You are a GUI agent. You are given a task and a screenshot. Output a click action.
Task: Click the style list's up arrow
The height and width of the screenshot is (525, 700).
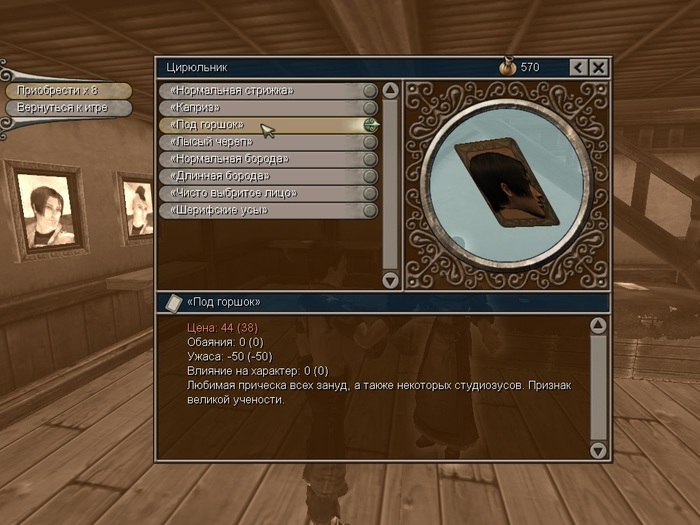[x=390, y=91]
